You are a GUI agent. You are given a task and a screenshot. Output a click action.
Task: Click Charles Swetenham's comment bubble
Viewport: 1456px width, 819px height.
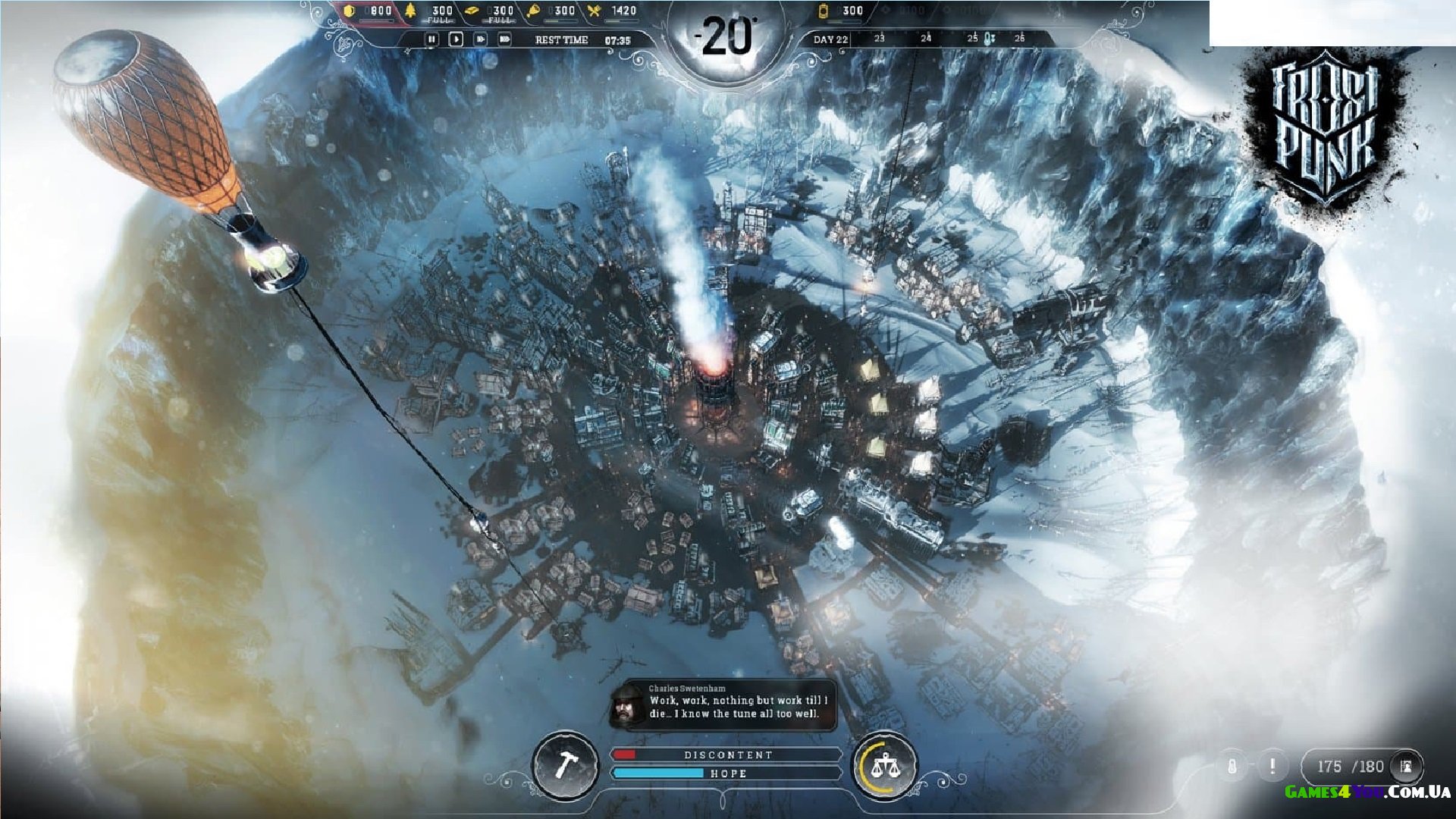coord(724,705)
